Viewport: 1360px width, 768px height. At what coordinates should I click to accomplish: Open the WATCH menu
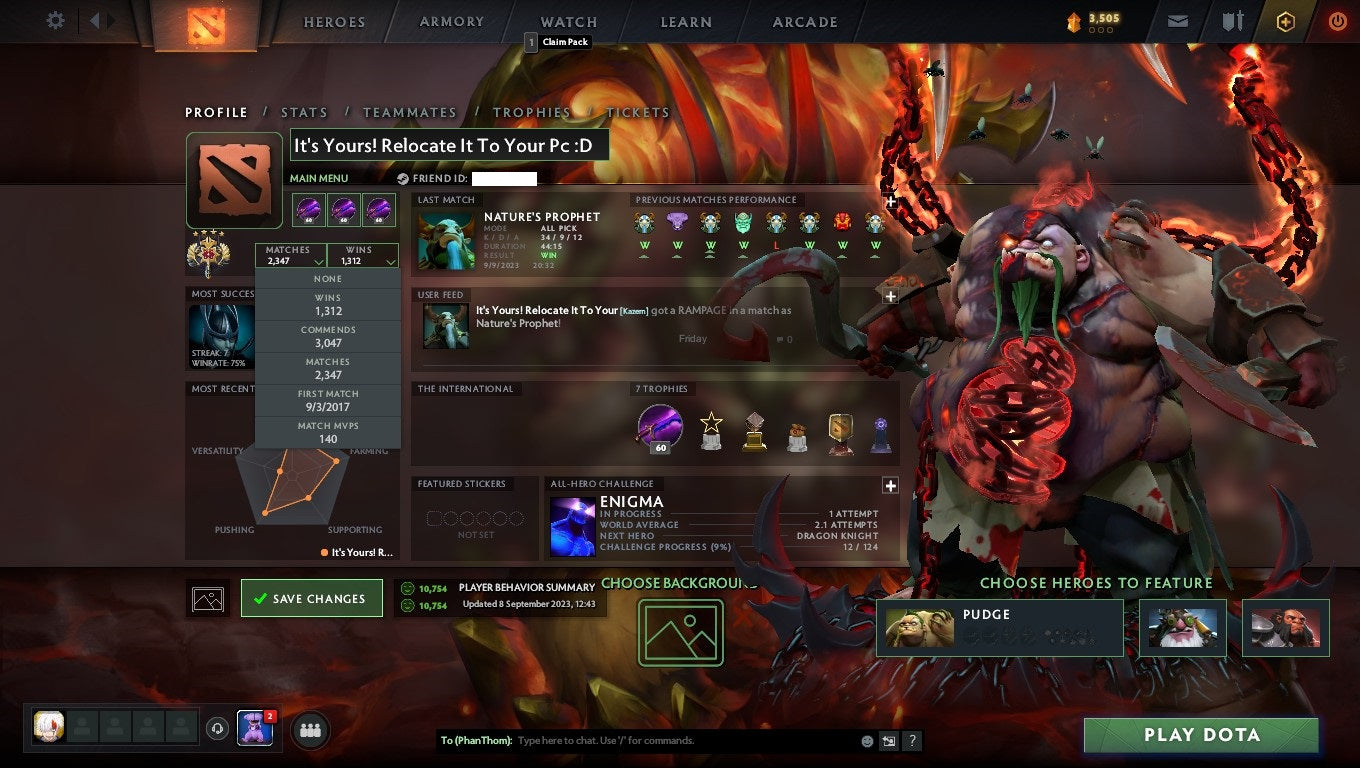(x=567, y=21)
